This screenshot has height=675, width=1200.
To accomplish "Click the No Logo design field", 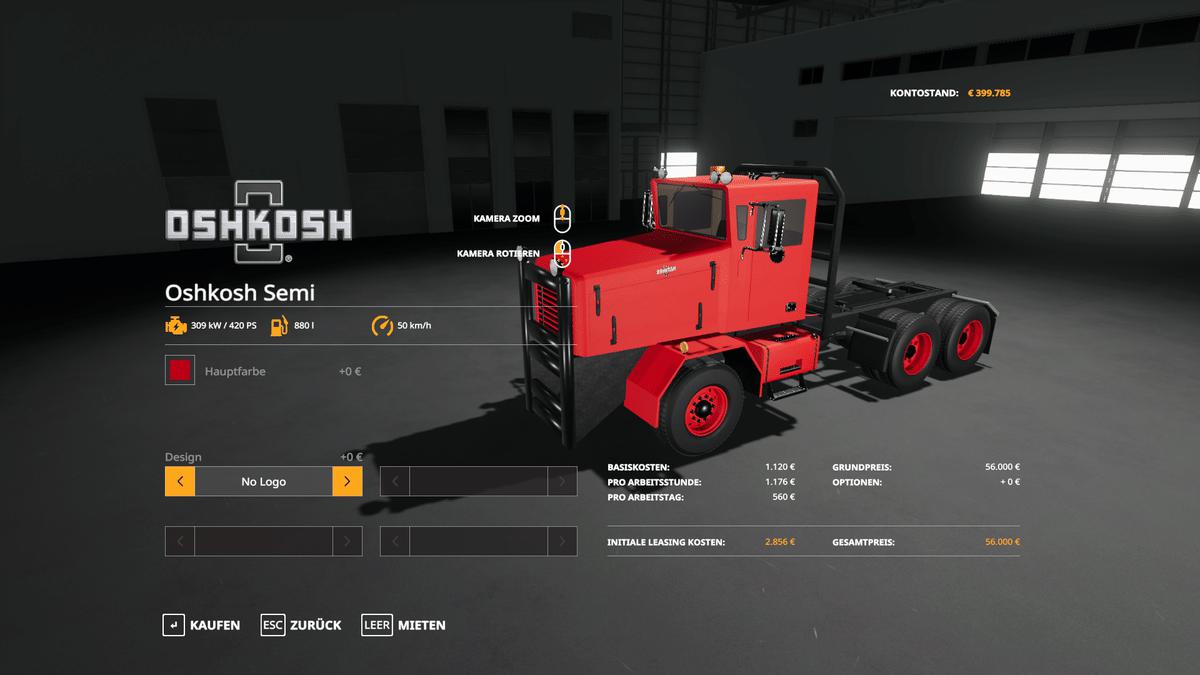I will [x=263, y=481].
